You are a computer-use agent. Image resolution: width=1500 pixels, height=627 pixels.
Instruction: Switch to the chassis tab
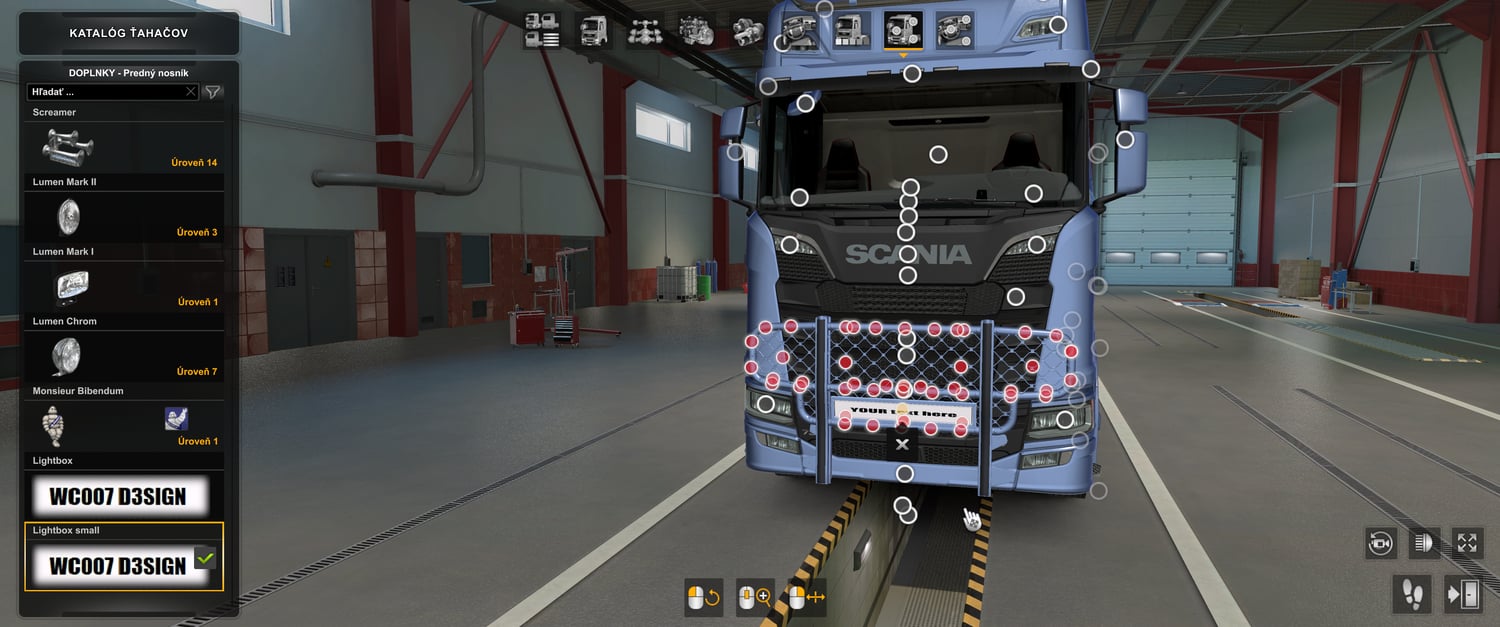[645, 30]
